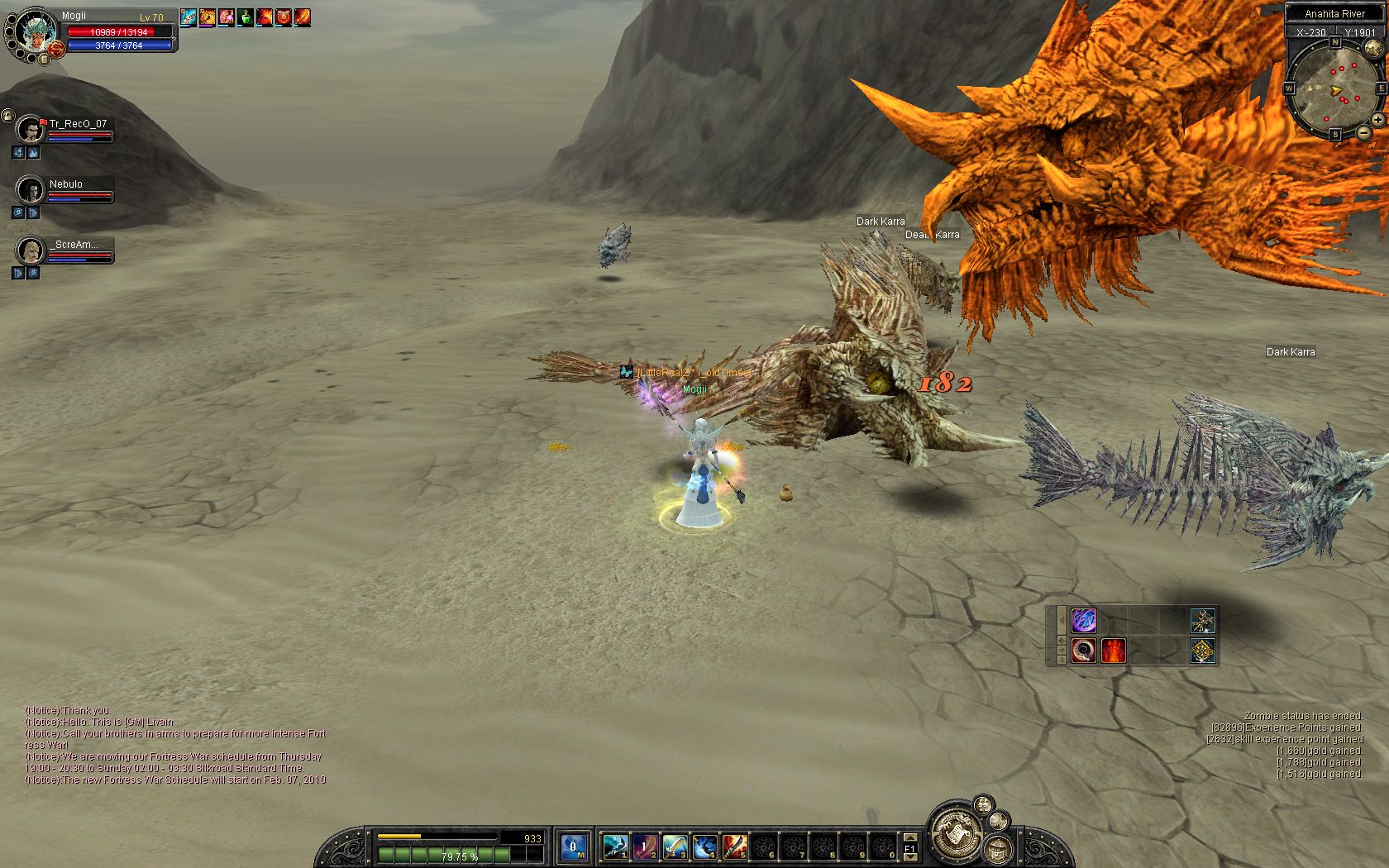Select party member Nebulo's portrait
The height and width of the screenshot is (868, 1389).
(x=31, y=190)
